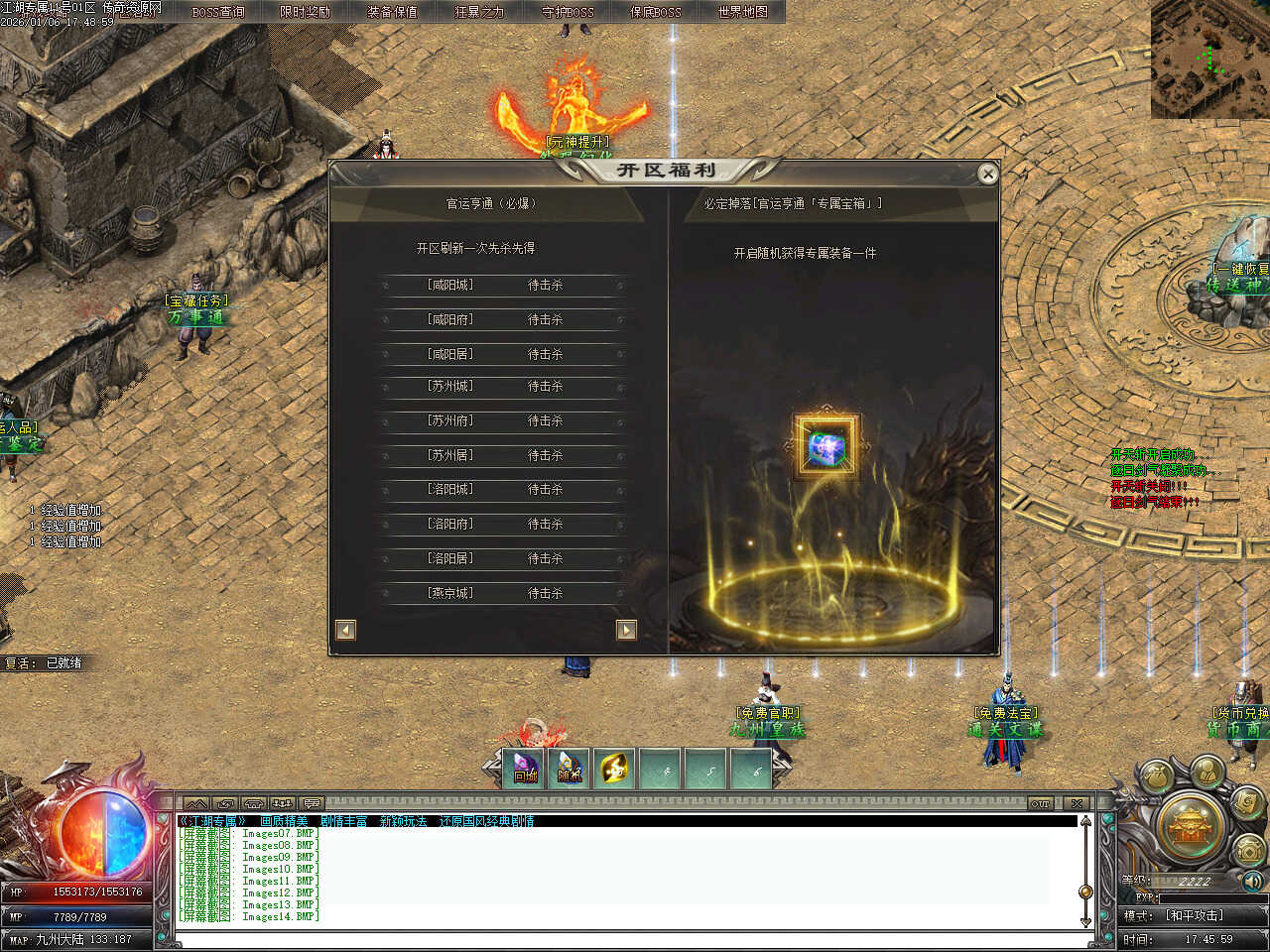This screenshot has width=1270, height=952.
Task: Select the 装备保值 menu entry
Action: [x=392, y=12]
